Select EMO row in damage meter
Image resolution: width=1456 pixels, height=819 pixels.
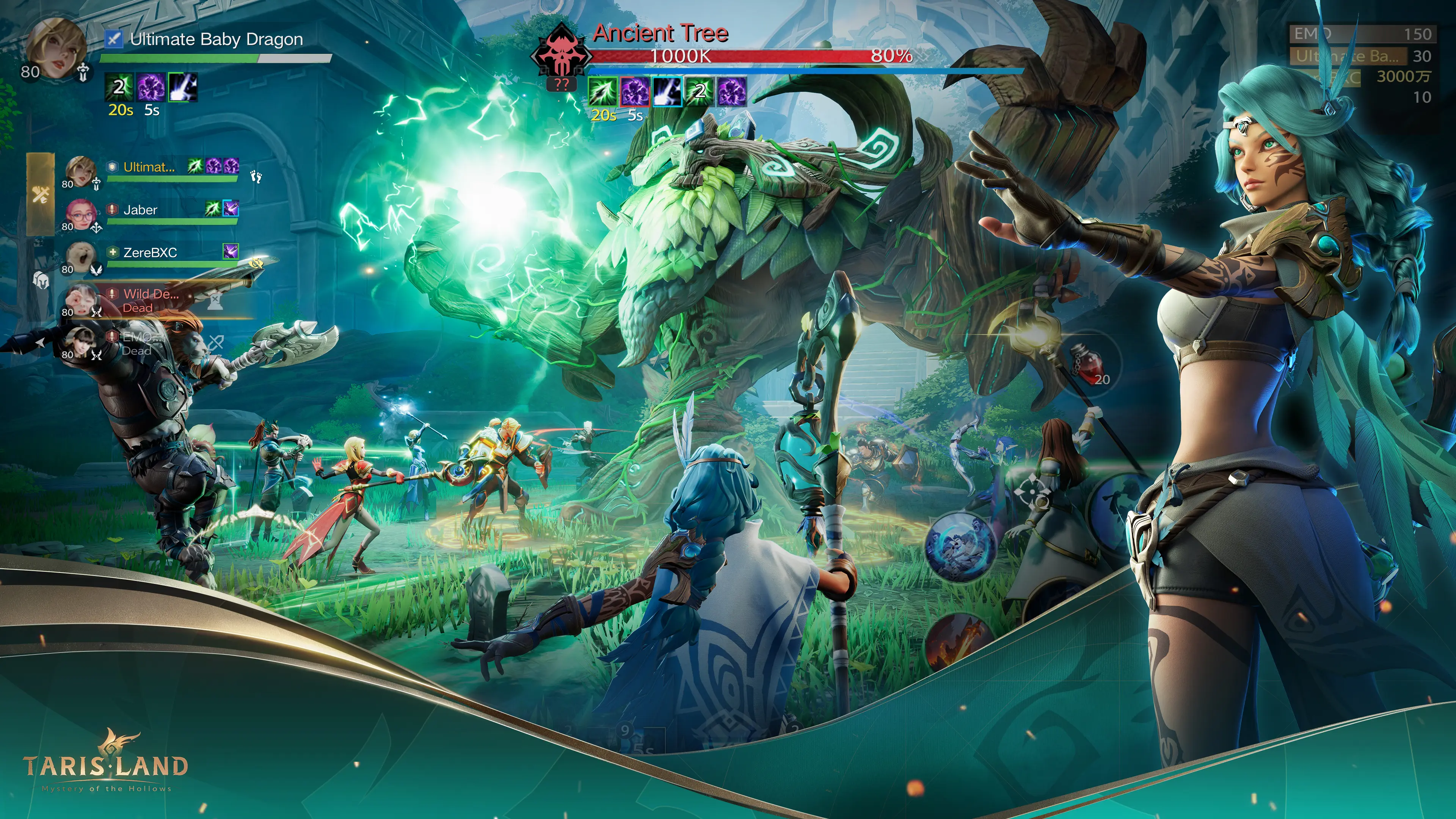point(1362,35)
